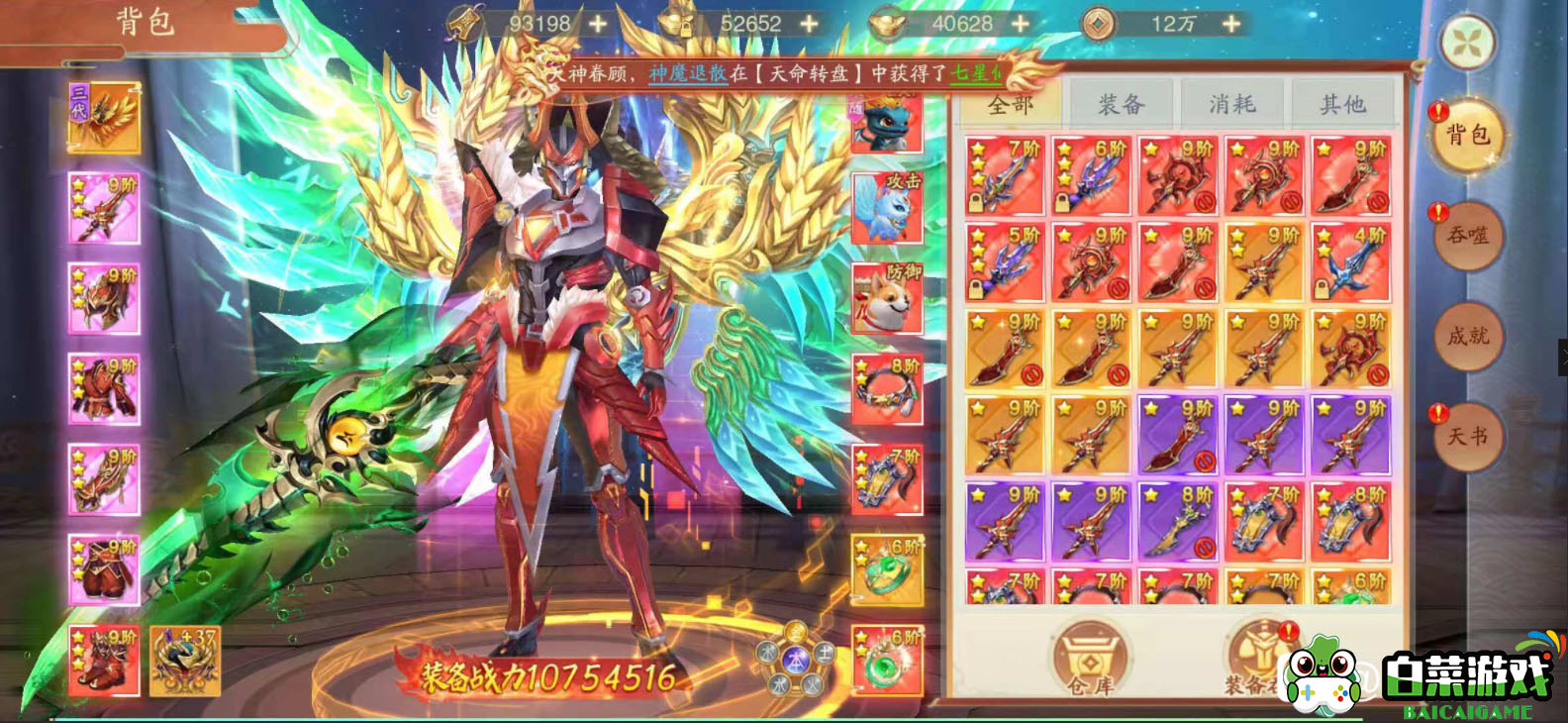Select the +37 equipment slot
The width and height of the screenshot is (1568, 723).
tap(185, 661)
